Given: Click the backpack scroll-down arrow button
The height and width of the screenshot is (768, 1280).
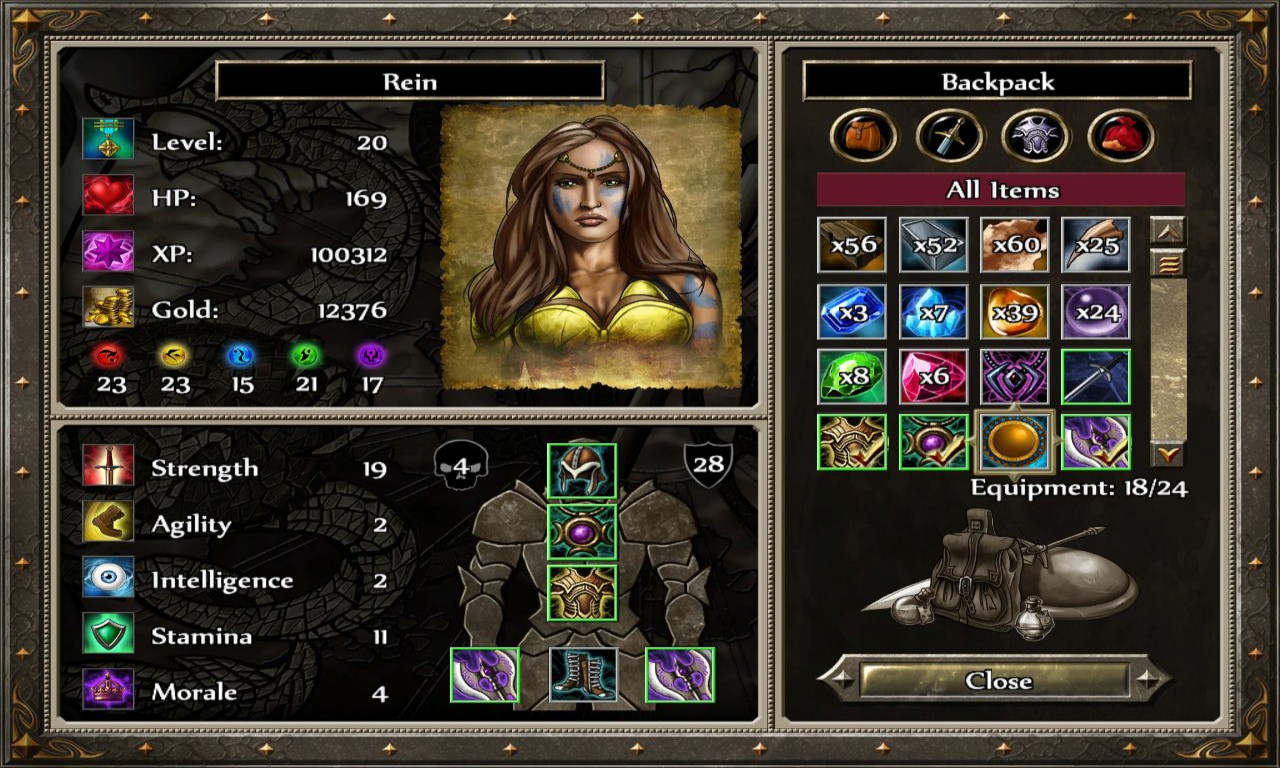Looking at the screenshot, I should 1168,455.
